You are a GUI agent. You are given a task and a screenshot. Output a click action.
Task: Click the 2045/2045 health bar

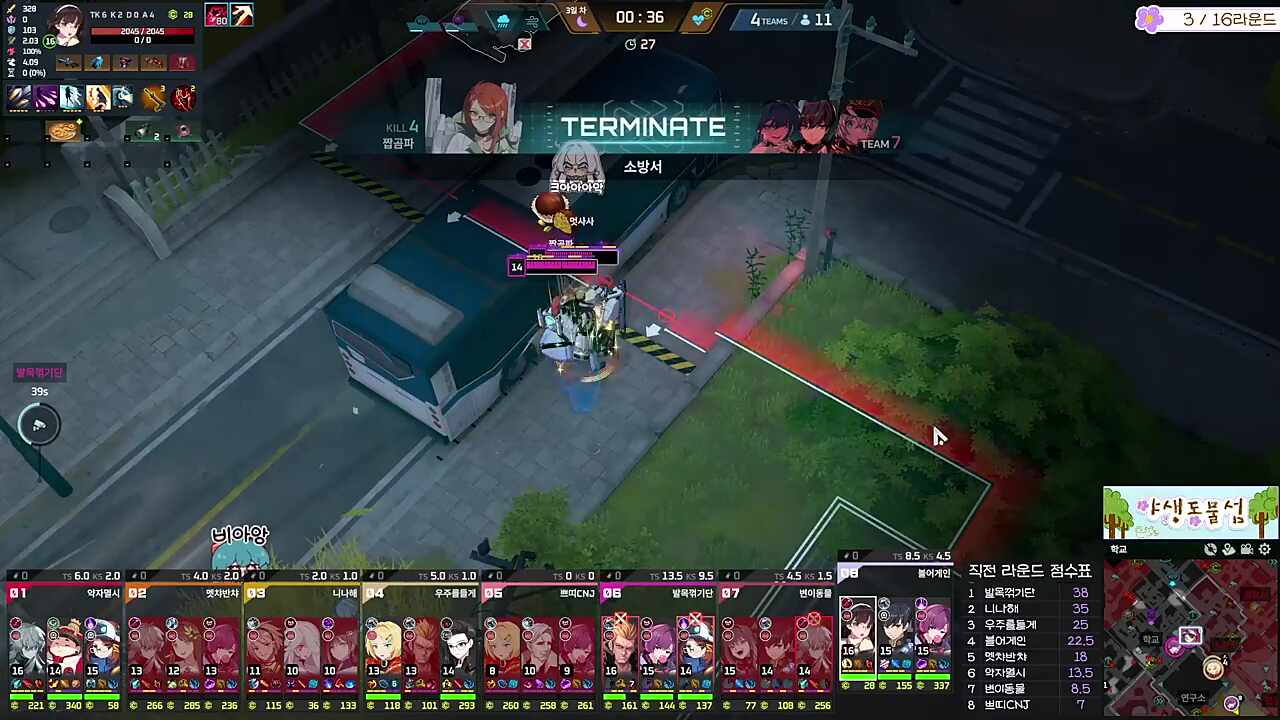(x=143, y=31)
